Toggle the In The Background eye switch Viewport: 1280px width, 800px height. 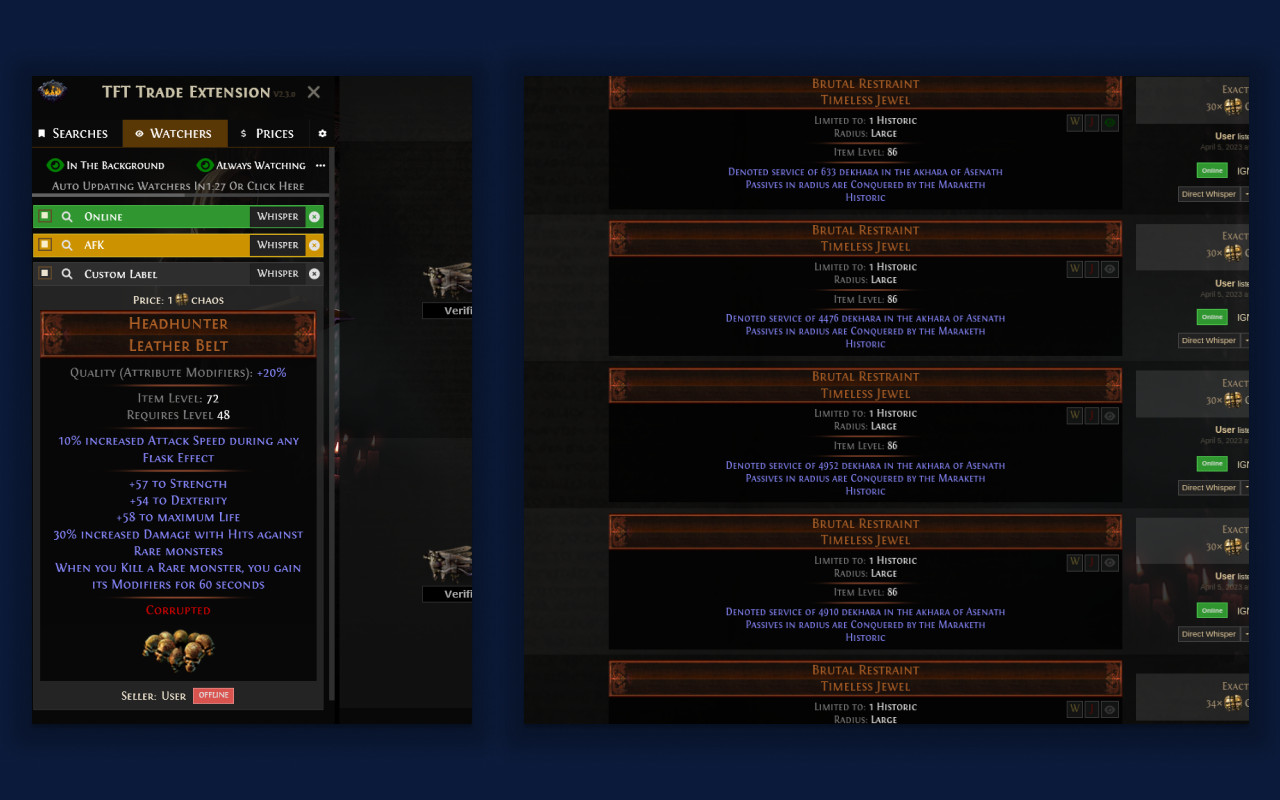(55, 165)
